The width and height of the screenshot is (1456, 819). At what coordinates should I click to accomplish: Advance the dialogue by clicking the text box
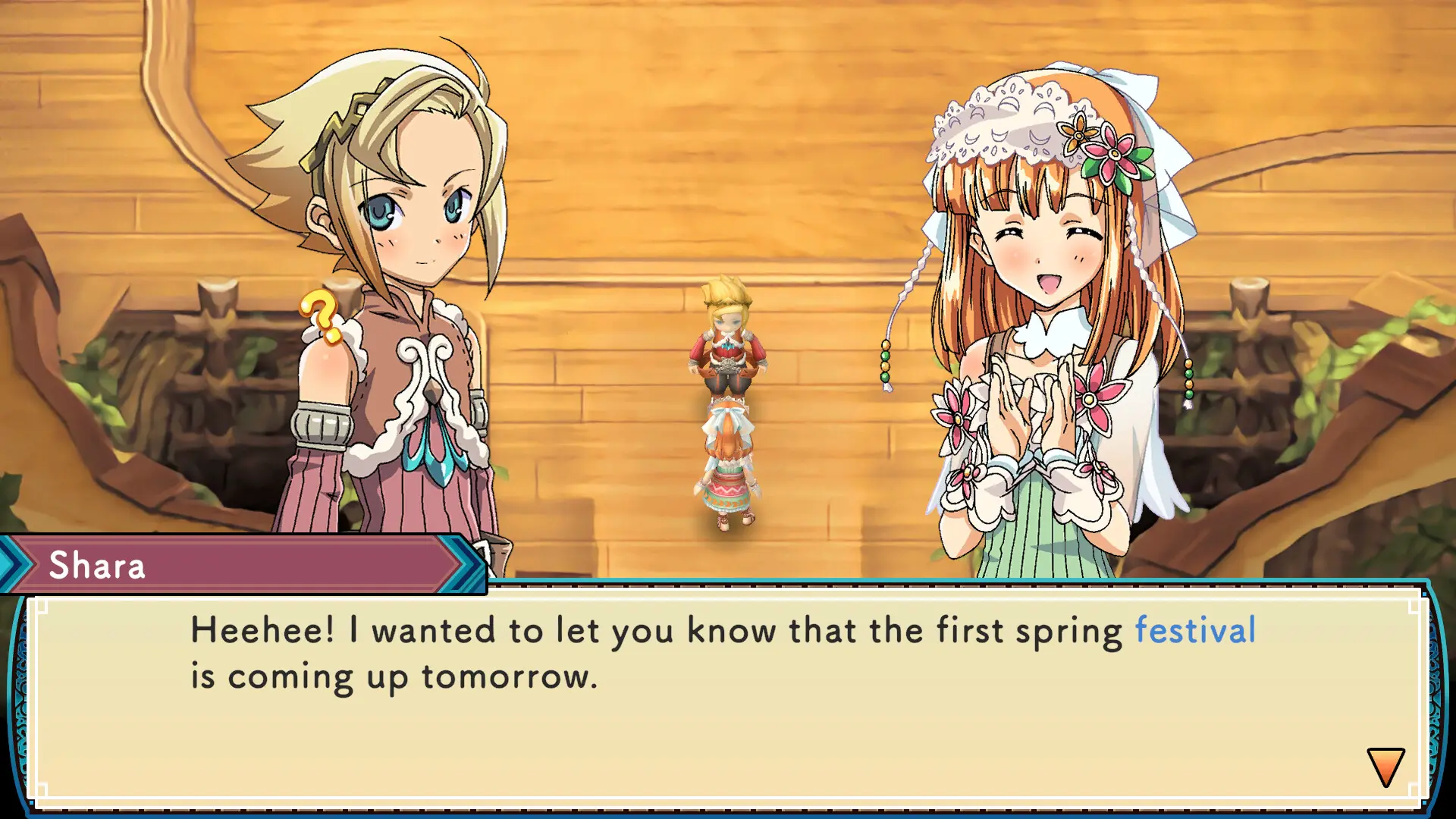click(x=728, y=698)
